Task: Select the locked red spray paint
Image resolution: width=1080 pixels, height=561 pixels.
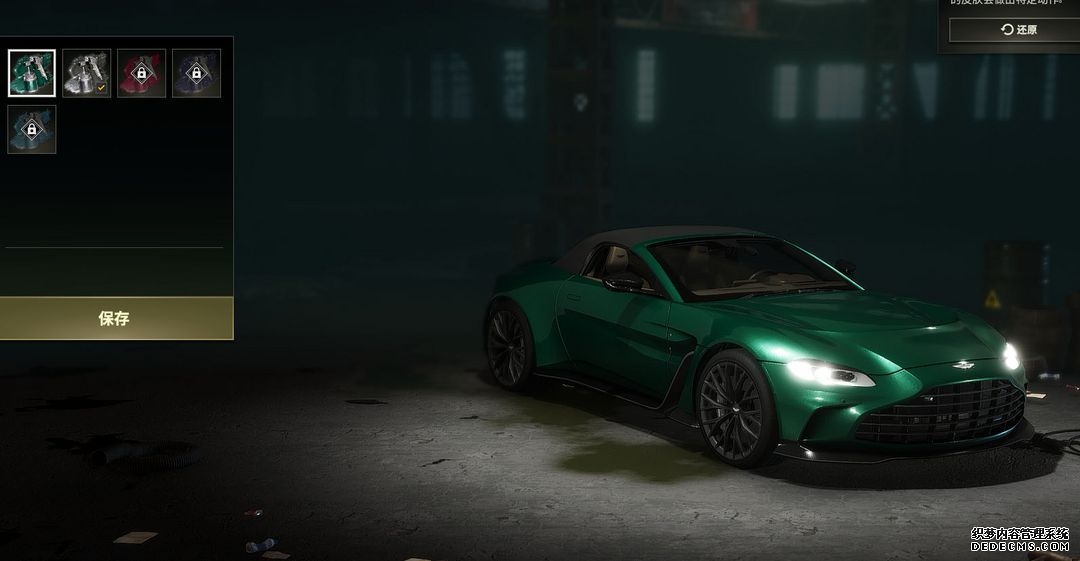Action: 142,73
